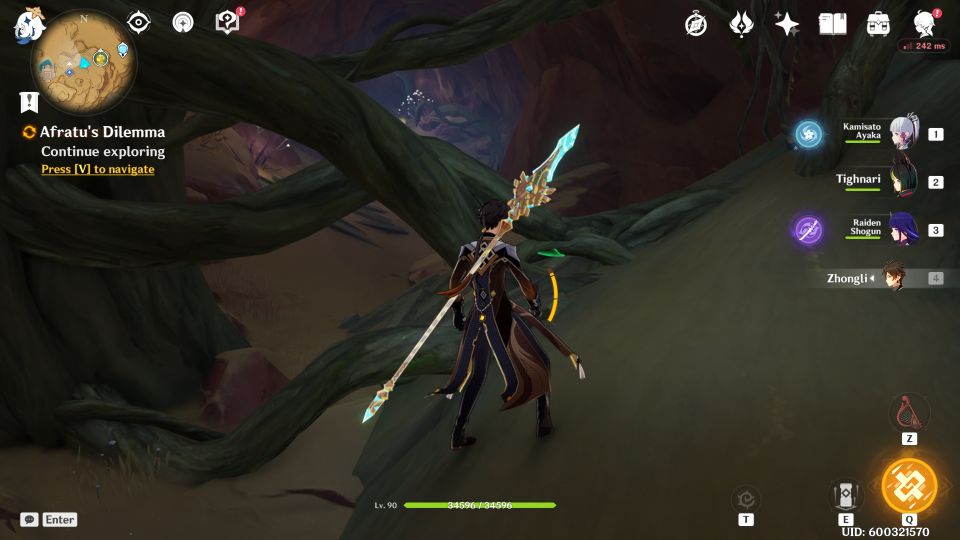Image resolution: width=960 pixels, height=540 pixels.
Task: Open the world map from minimap
Action: tap(84, 60)
